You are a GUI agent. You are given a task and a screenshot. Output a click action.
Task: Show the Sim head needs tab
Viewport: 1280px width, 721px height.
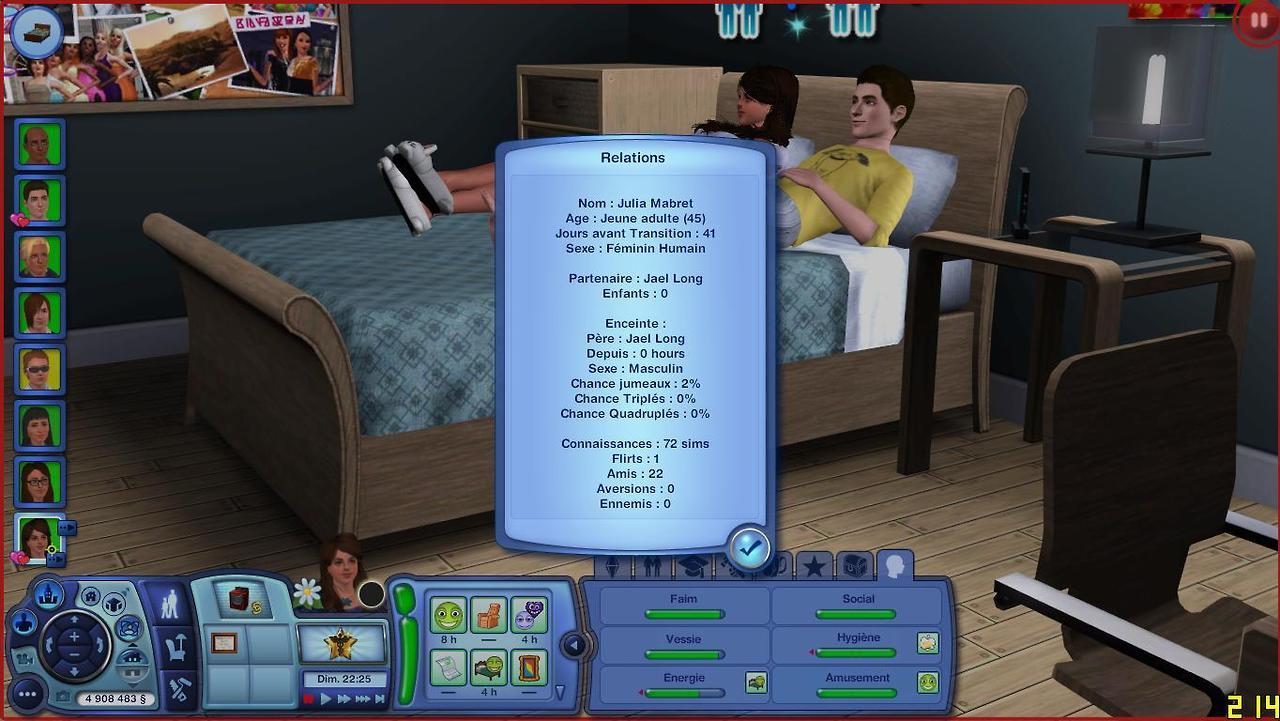pyautogui.click(x=894, y=567)
